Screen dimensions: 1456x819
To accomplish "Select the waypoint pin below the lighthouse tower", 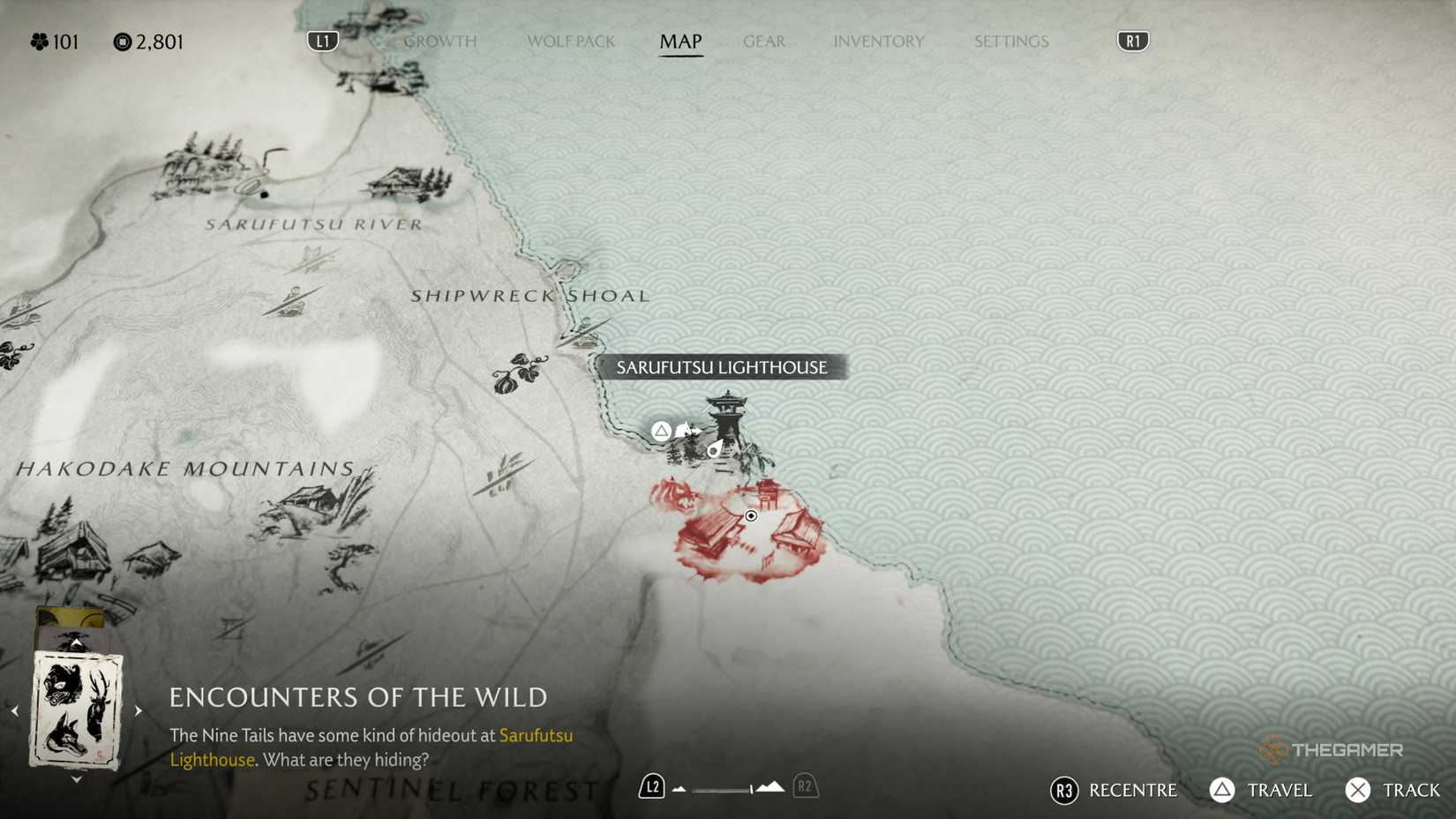I will 714,451.
